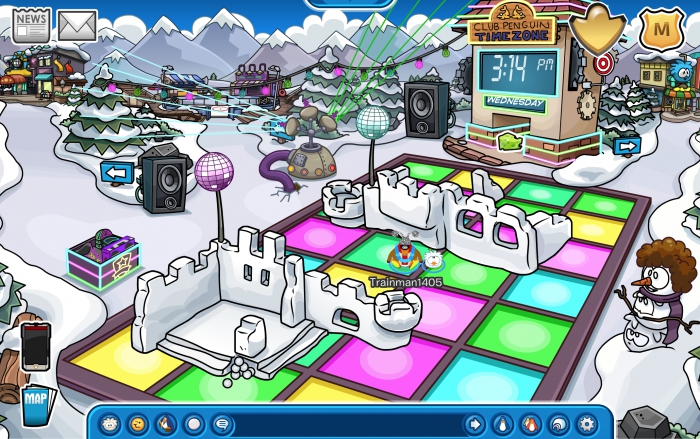Open the penguin actions menu
The width and height of the screenshot is (700, 439).
point(166,423)
